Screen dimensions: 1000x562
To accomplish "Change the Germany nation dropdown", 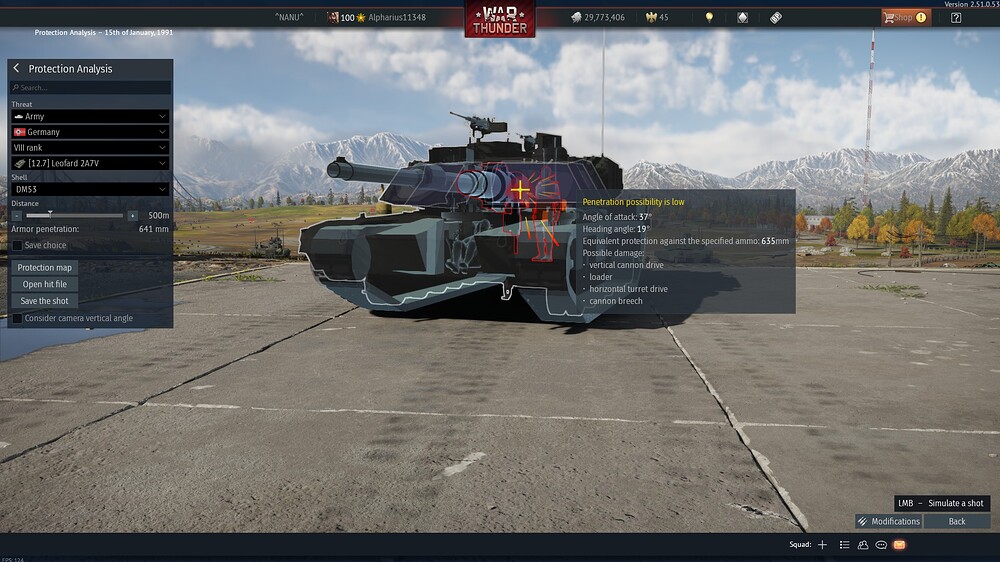I will point(90,132).
